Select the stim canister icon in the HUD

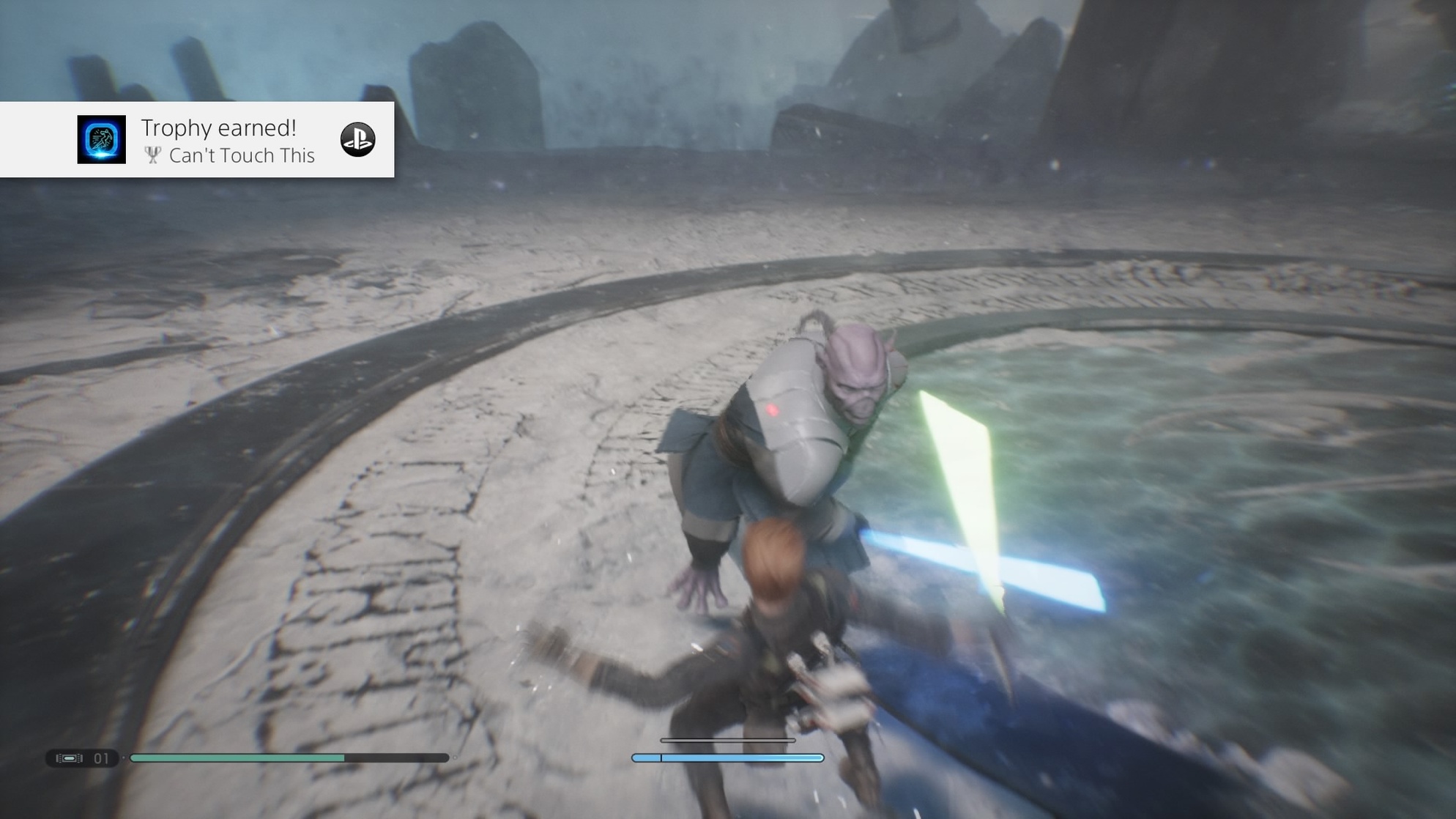pyautogui.click(x=69, y=758)
